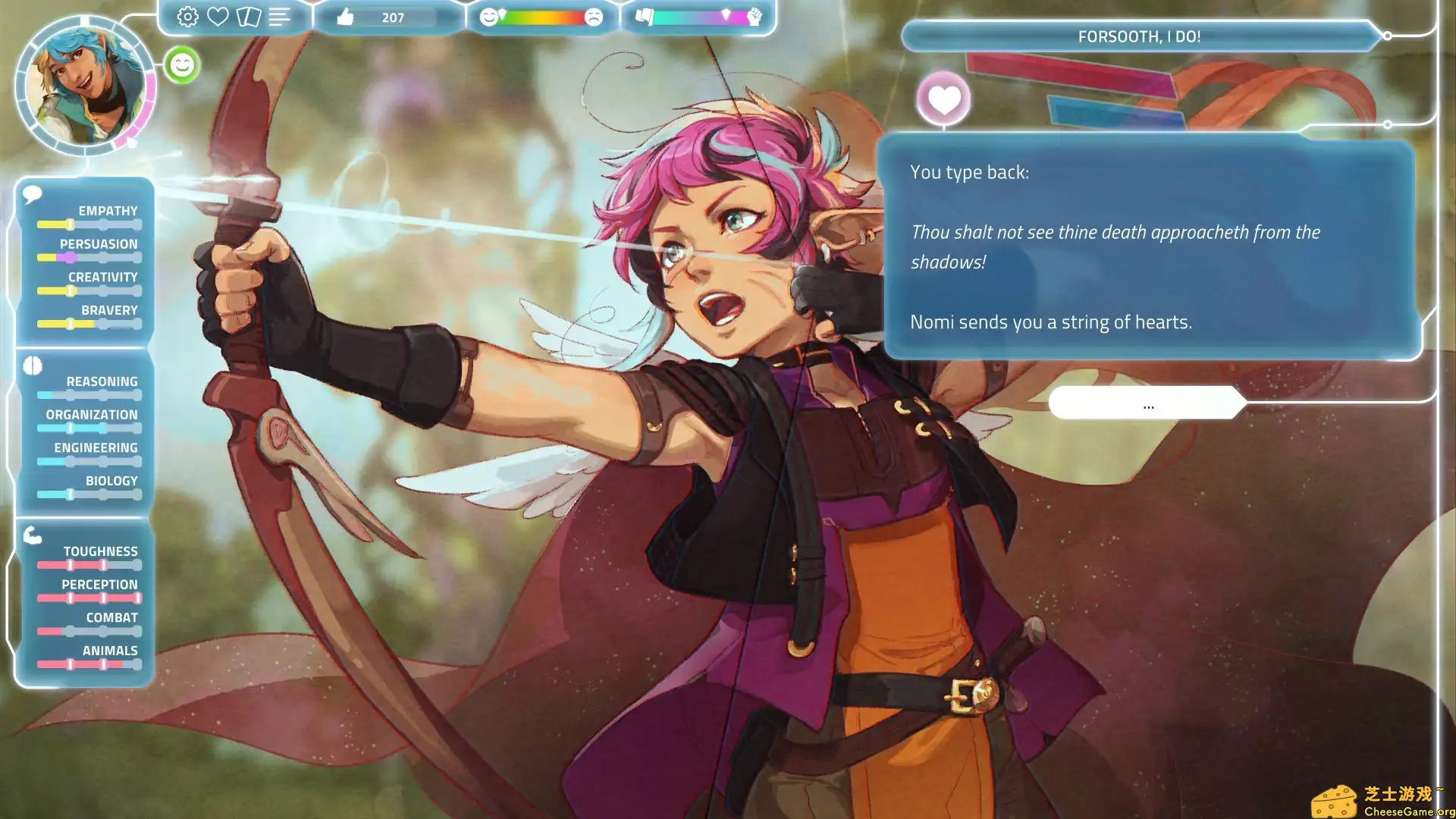The image size is (1456, 819).
Task: Open the text log lines icon
Action: [279, 17]
